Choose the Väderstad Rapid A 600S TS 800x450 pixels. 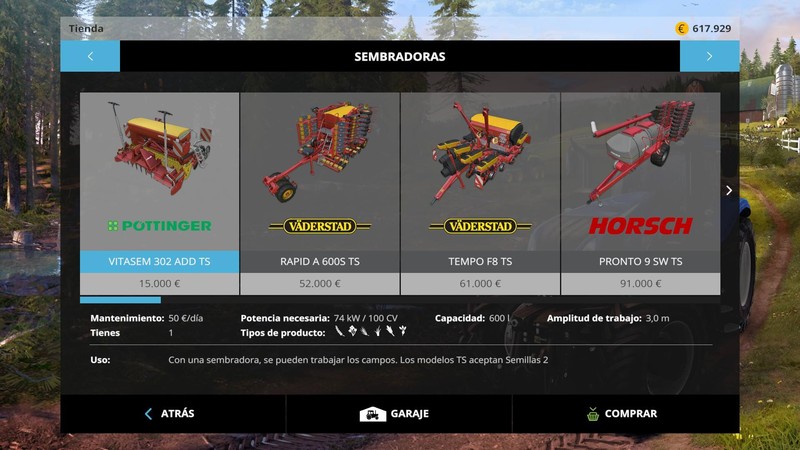pos(320,185)
